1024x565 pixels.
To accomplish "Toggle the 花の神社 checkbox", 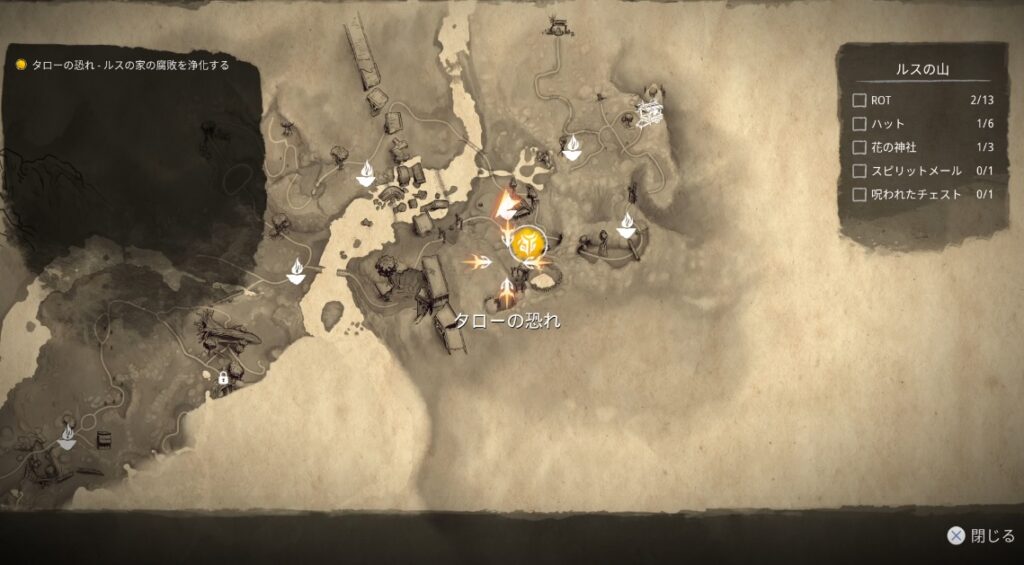I will (859, 148).
